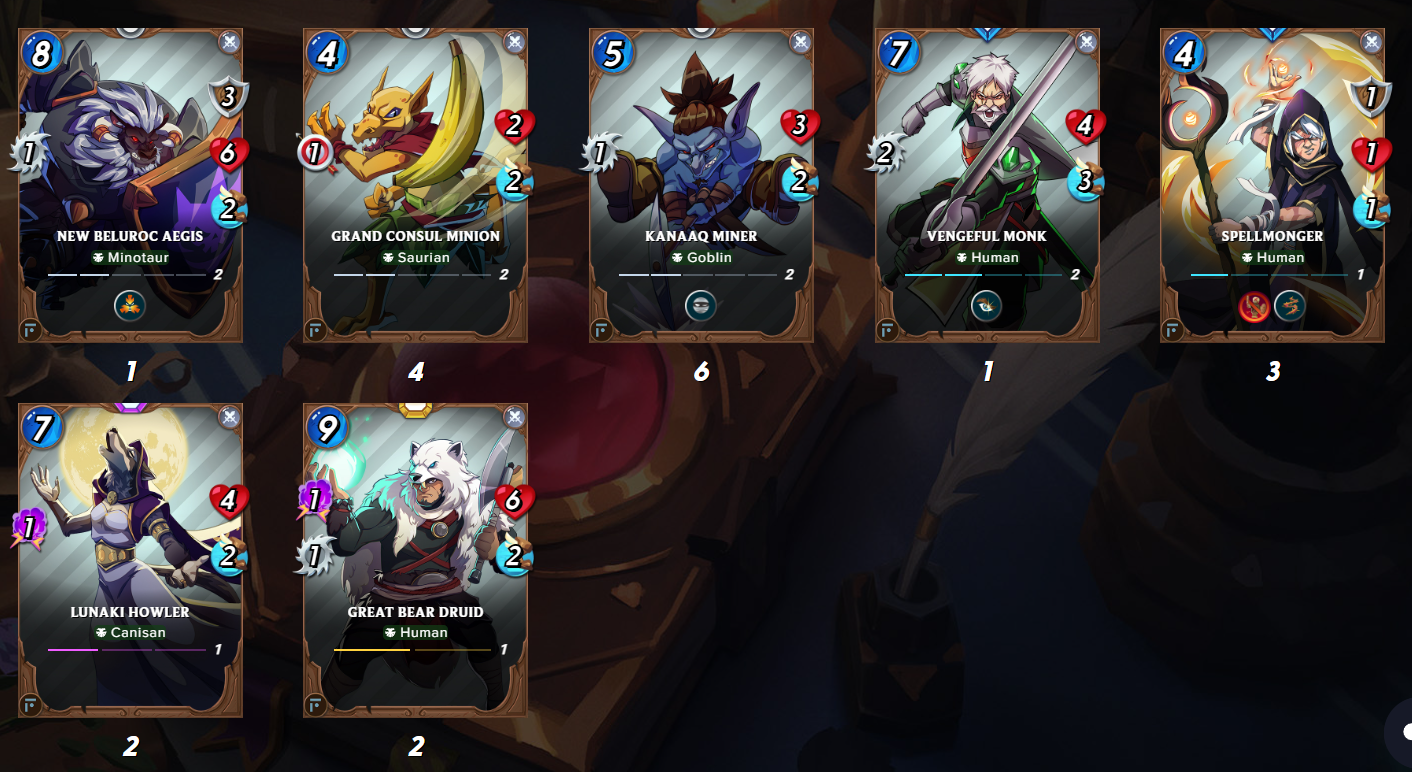Click Spellmonger's red ability icon
Screen dimensions: 1412x772
[x=1257, y=307]
